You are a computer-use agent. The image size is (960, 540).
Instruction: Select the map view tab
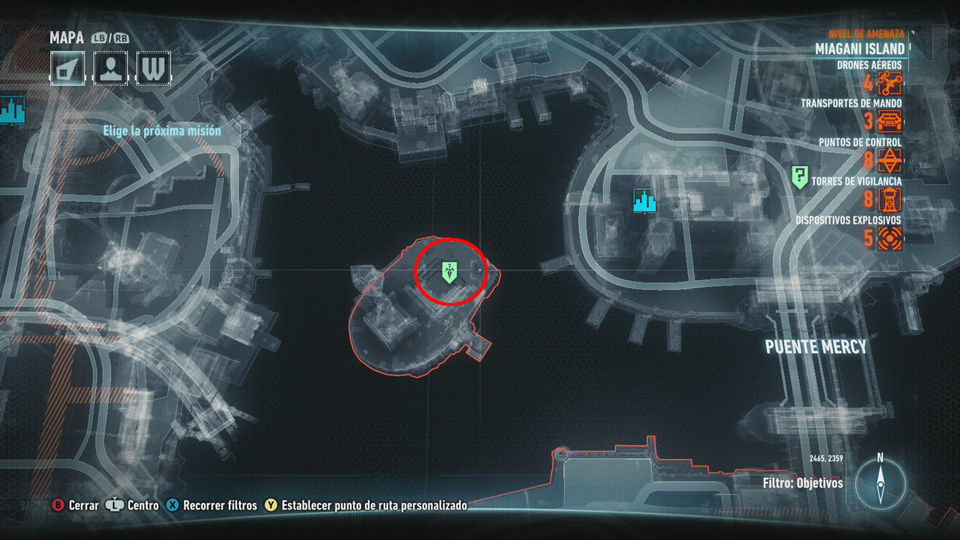pyautogui.click(x=69, y=68)
